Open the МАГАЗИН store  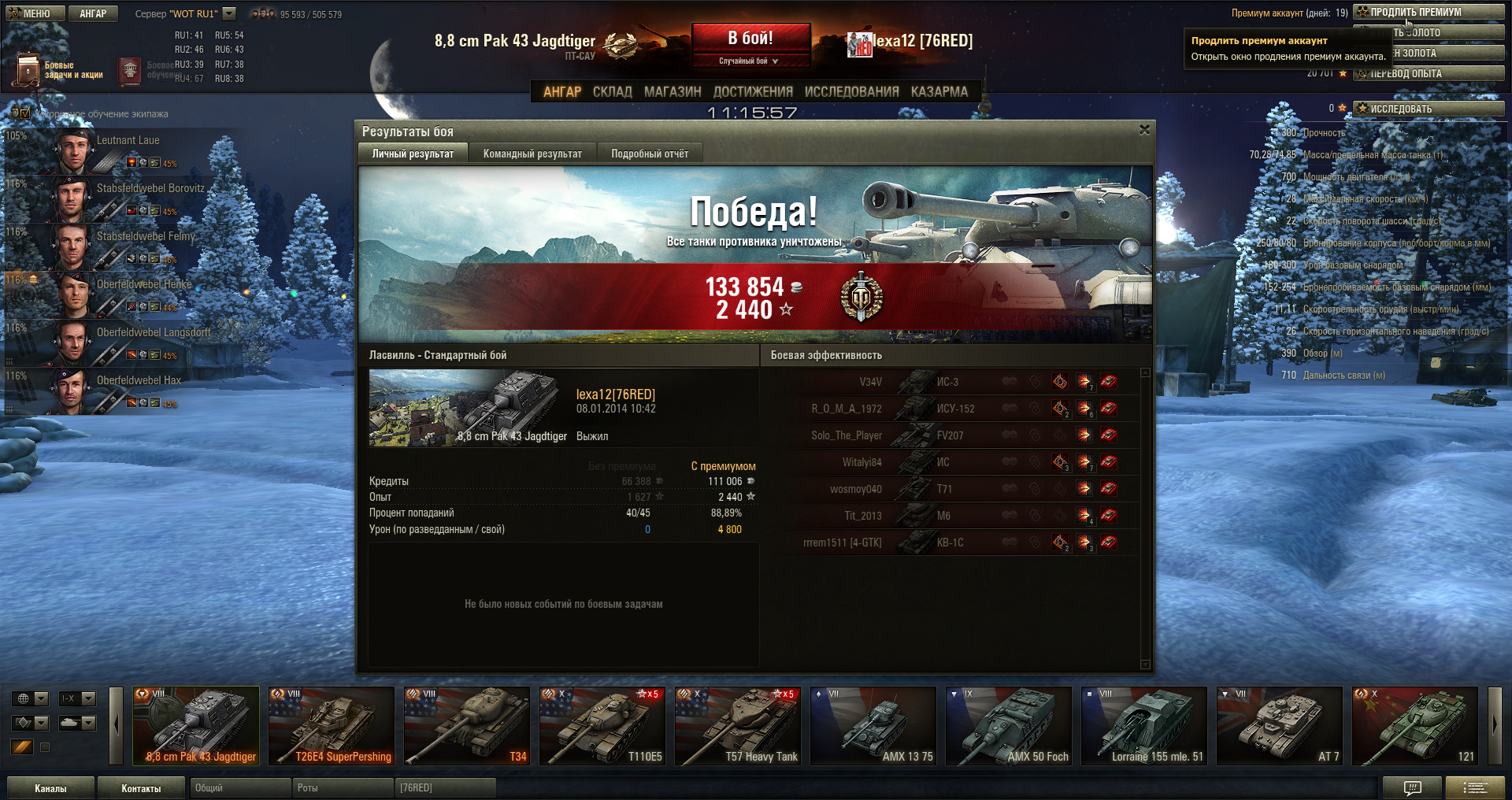pos(673,91)
